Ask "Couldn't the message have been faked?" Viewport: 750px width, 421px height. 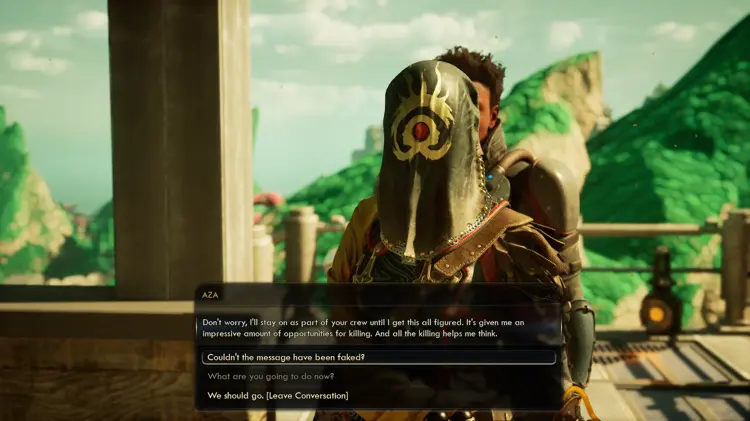click(286, 357)
